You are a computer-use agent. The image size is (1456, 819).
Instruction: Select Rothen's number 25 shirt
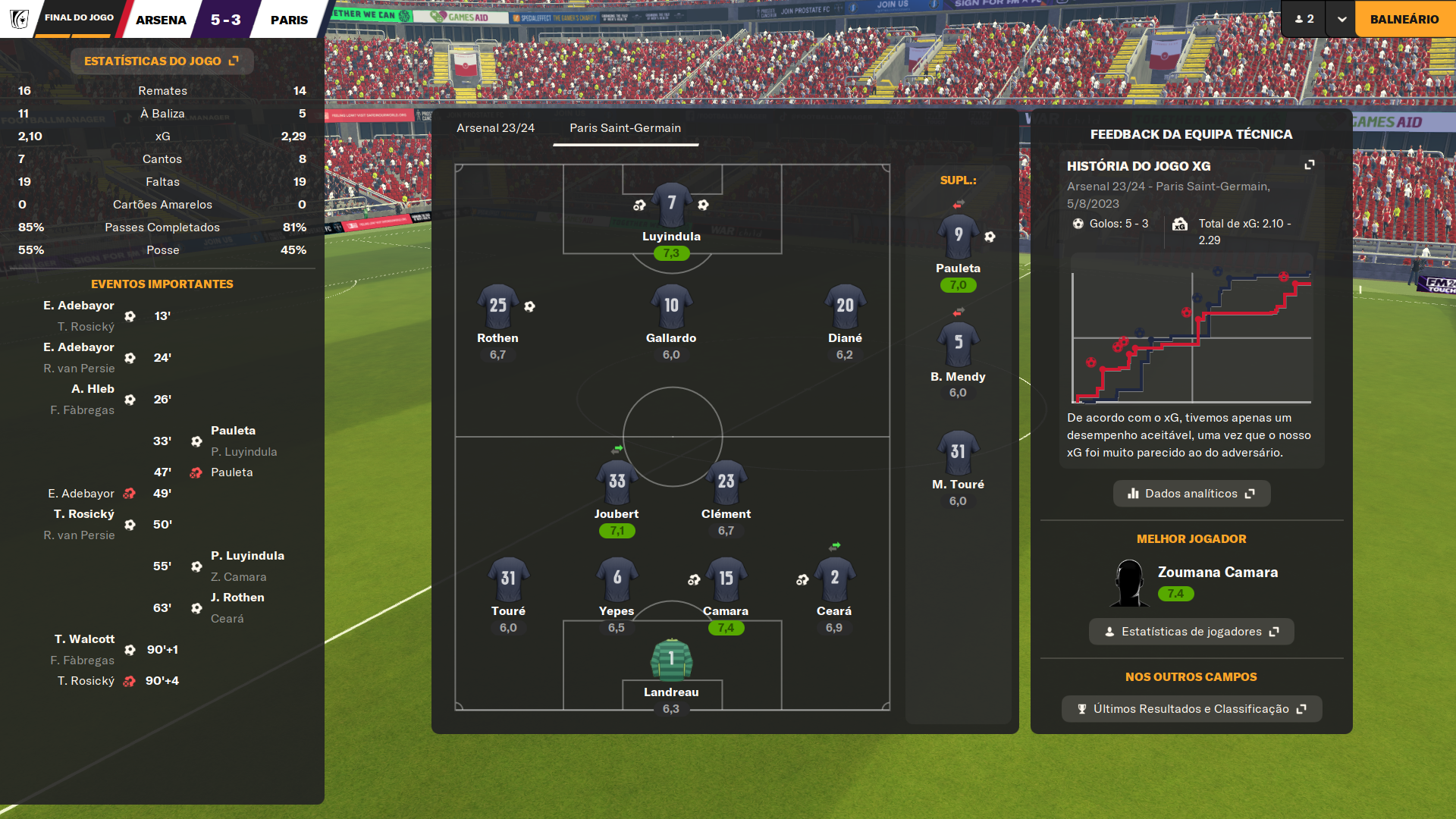pyautogui.click(x=497, y=306)
